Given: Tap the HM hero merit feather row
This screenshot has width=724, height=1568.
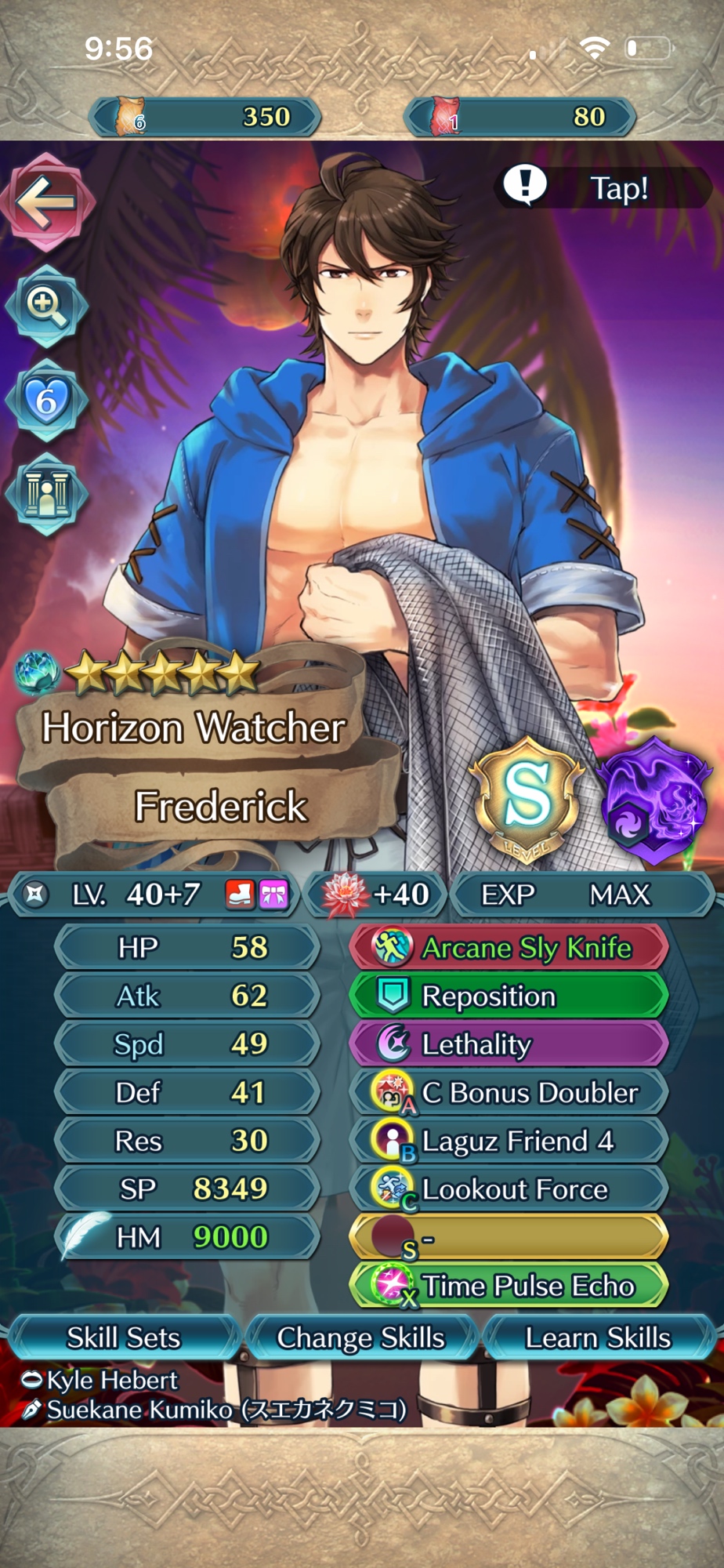Looking at the screenshot, I should point(188,1238).
